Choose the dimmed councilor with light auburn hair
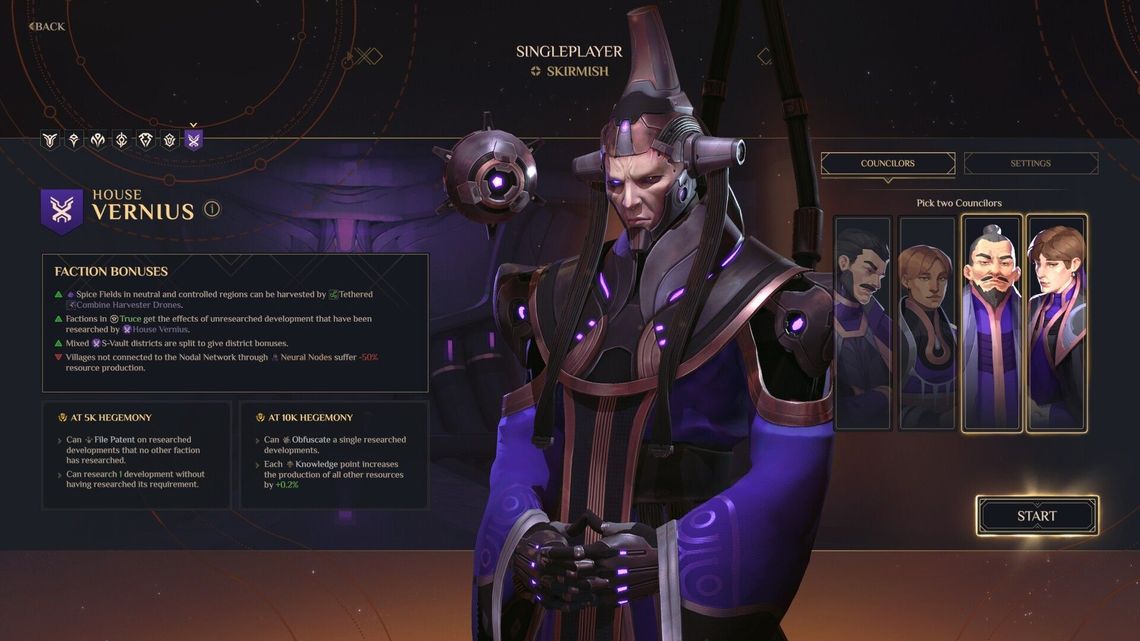Image resolution: width=1140 pixels, height=641 pixels. 926,322
